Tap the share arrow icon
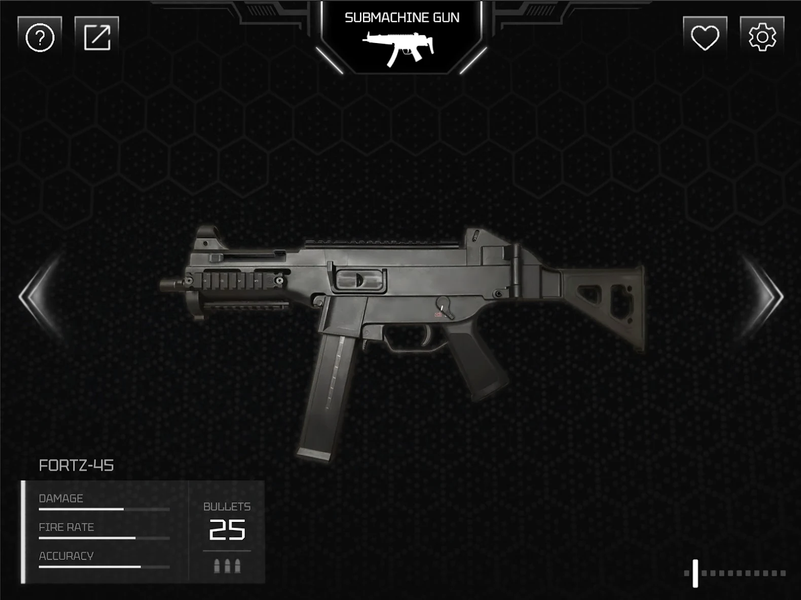801x600 pixels. coord(97,38)
